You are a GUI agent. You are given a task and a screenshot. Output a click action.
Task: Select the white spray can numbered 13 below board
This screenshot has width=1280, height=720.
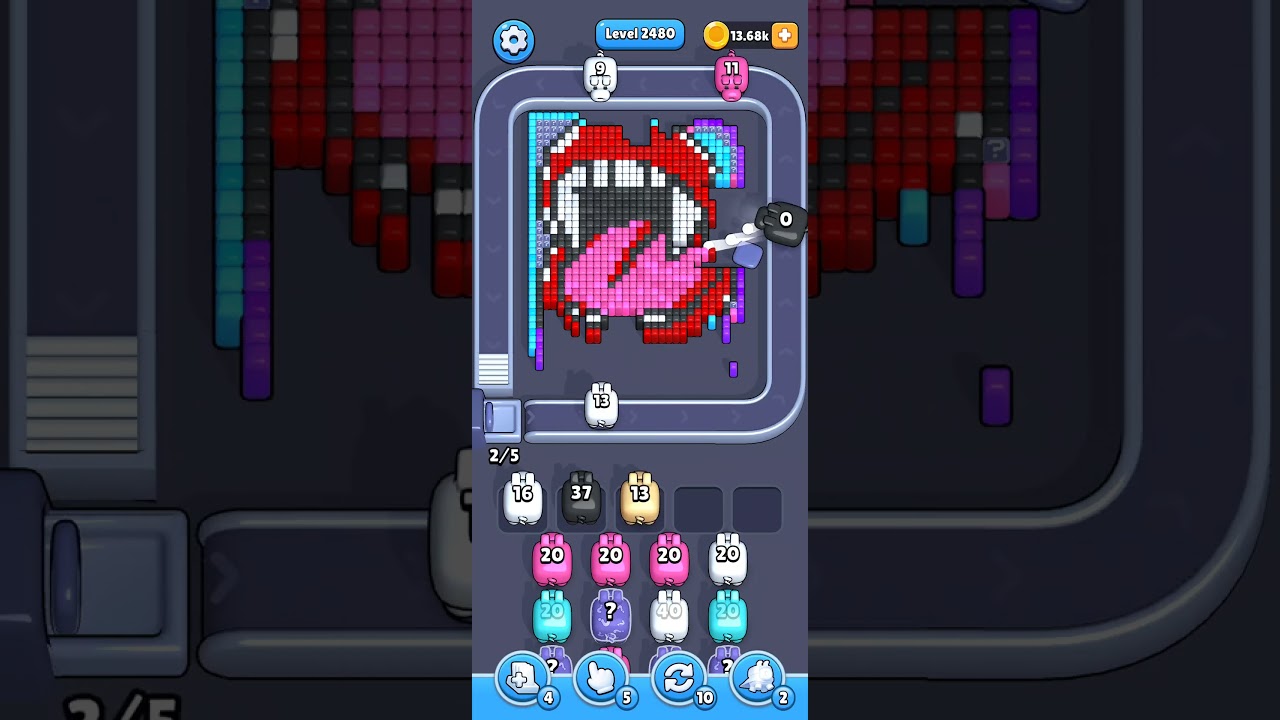[x=601, y=402]
